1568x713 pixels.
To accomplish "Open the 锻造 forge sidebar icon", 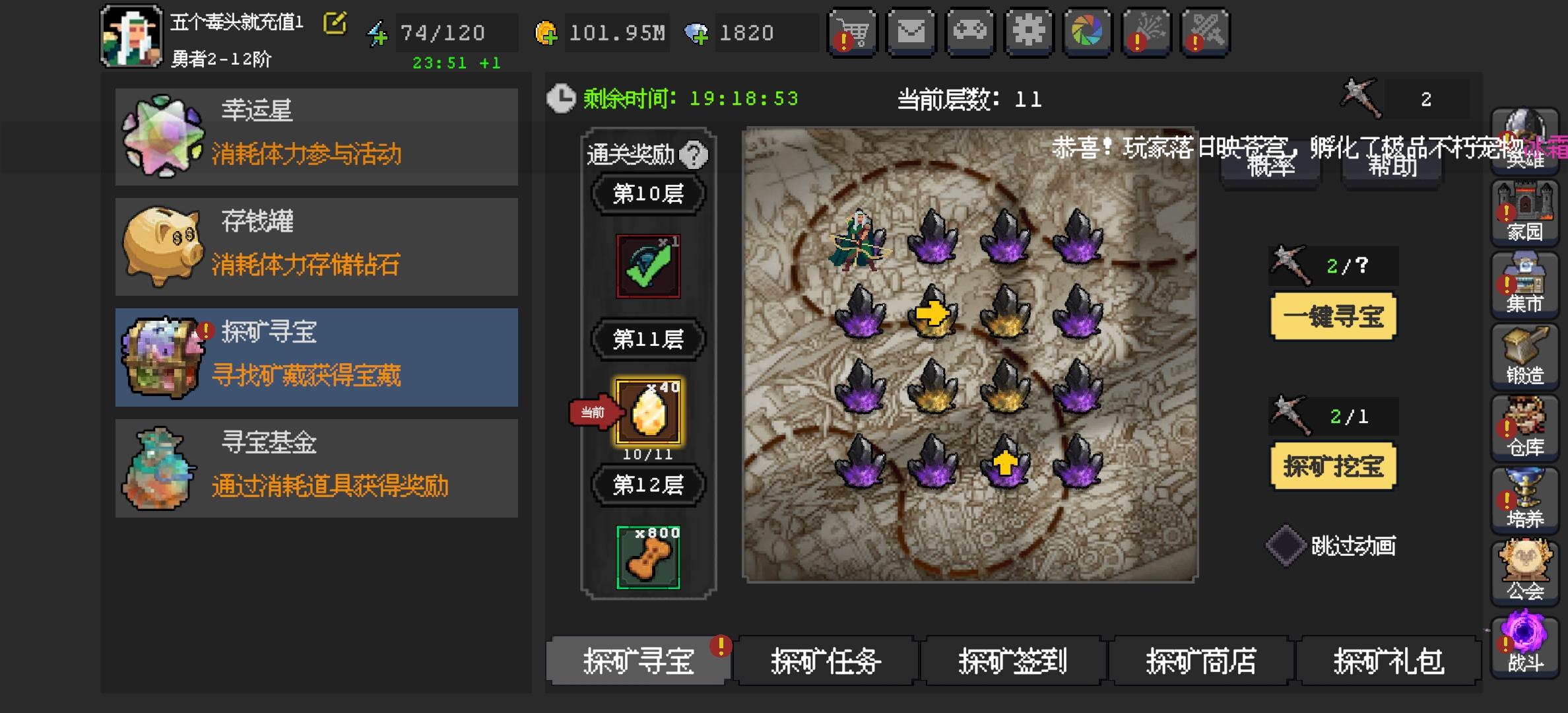I will (x=1526, y=360).
